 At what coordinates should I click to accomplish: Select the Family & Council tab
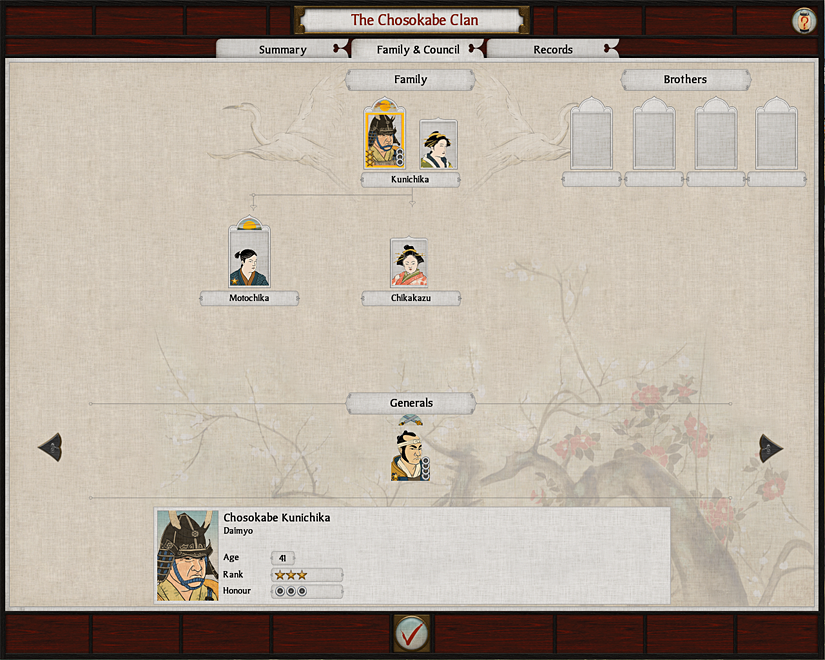pos(418,50)
